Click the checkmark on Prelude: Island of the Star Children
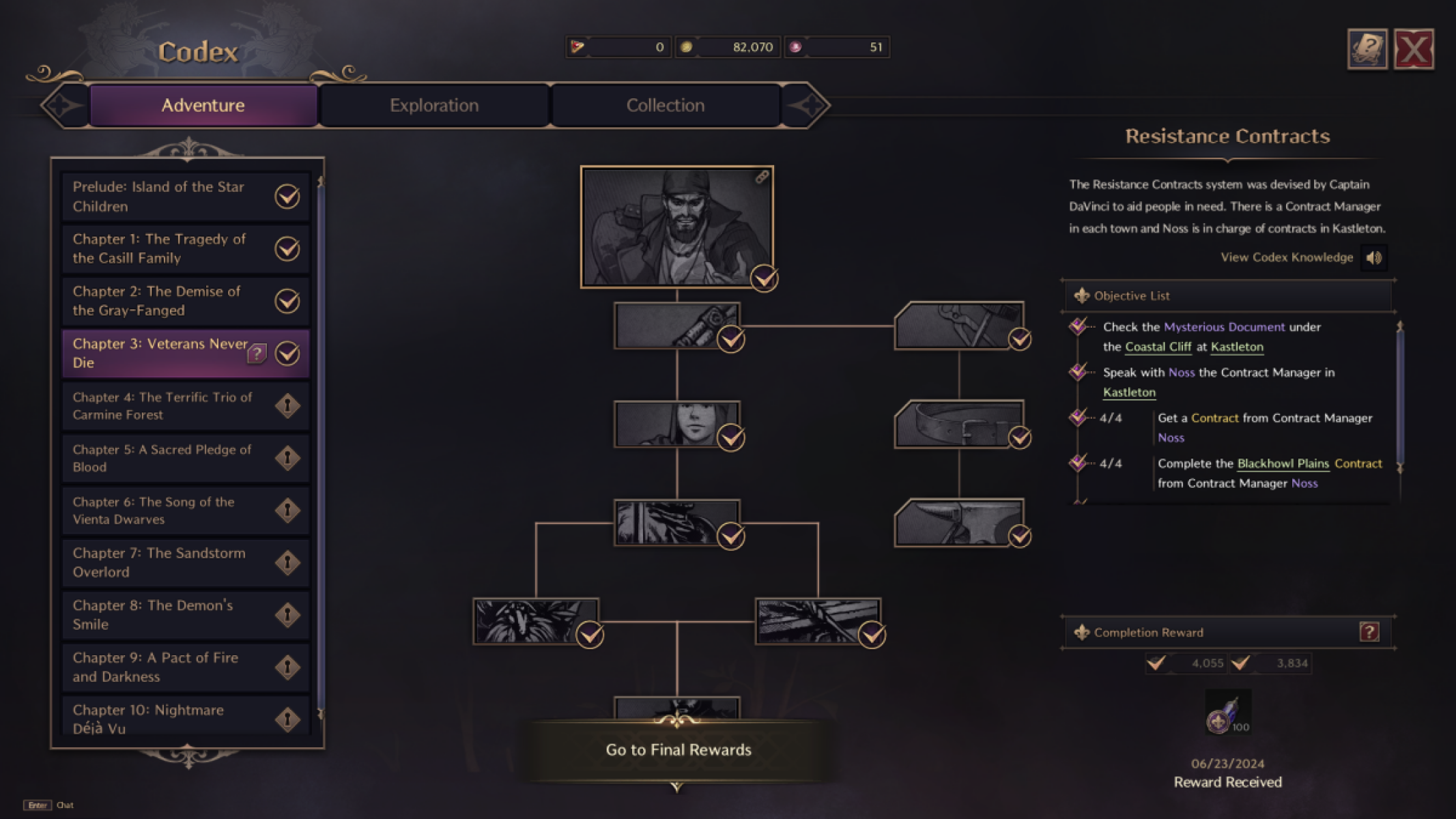The width and height of the screenshot is (1456, 819). click(x=287, y=197)
